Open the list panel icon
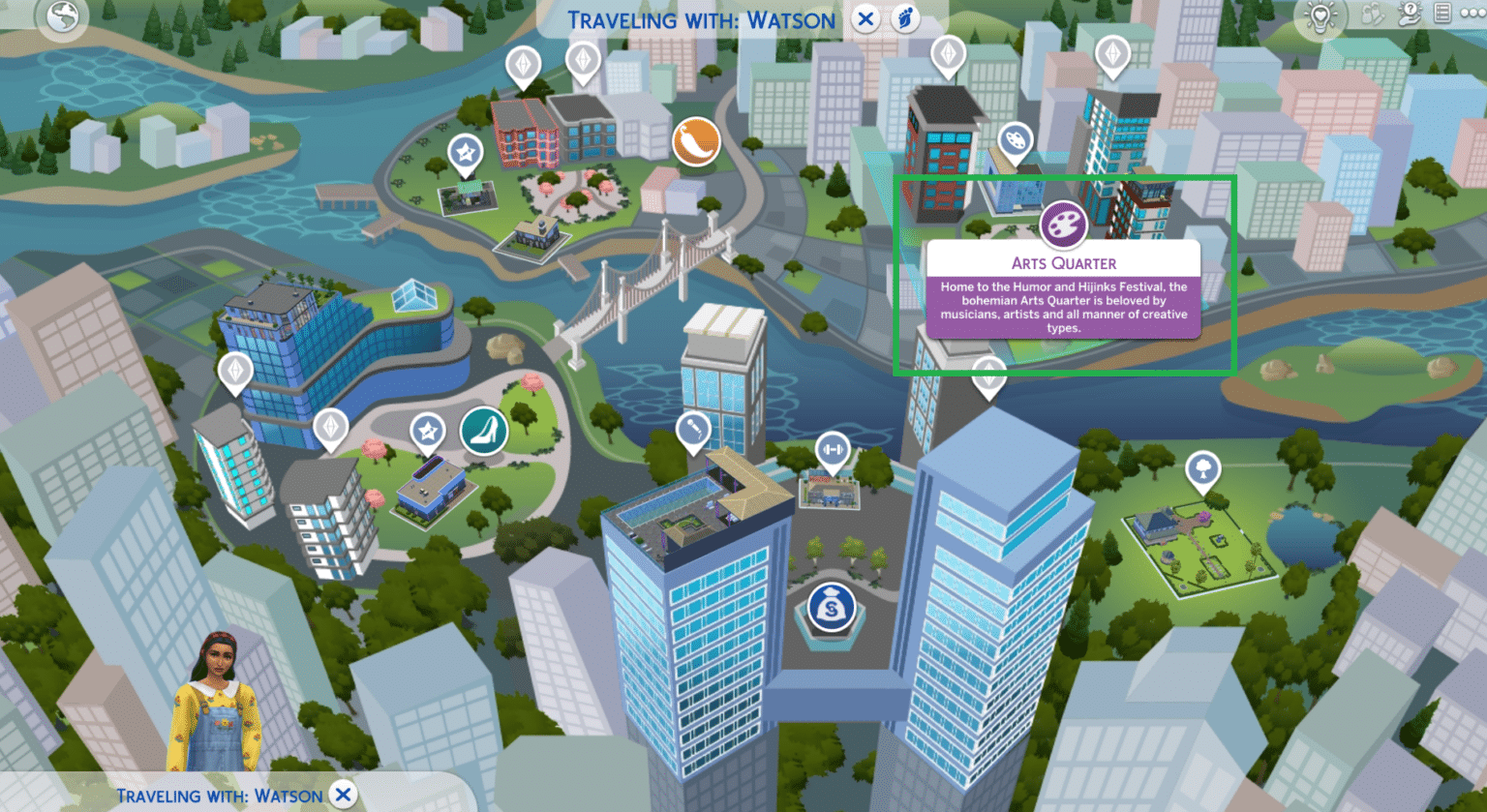This screenshot has width=1487, height=812. tap(1442, 14)
